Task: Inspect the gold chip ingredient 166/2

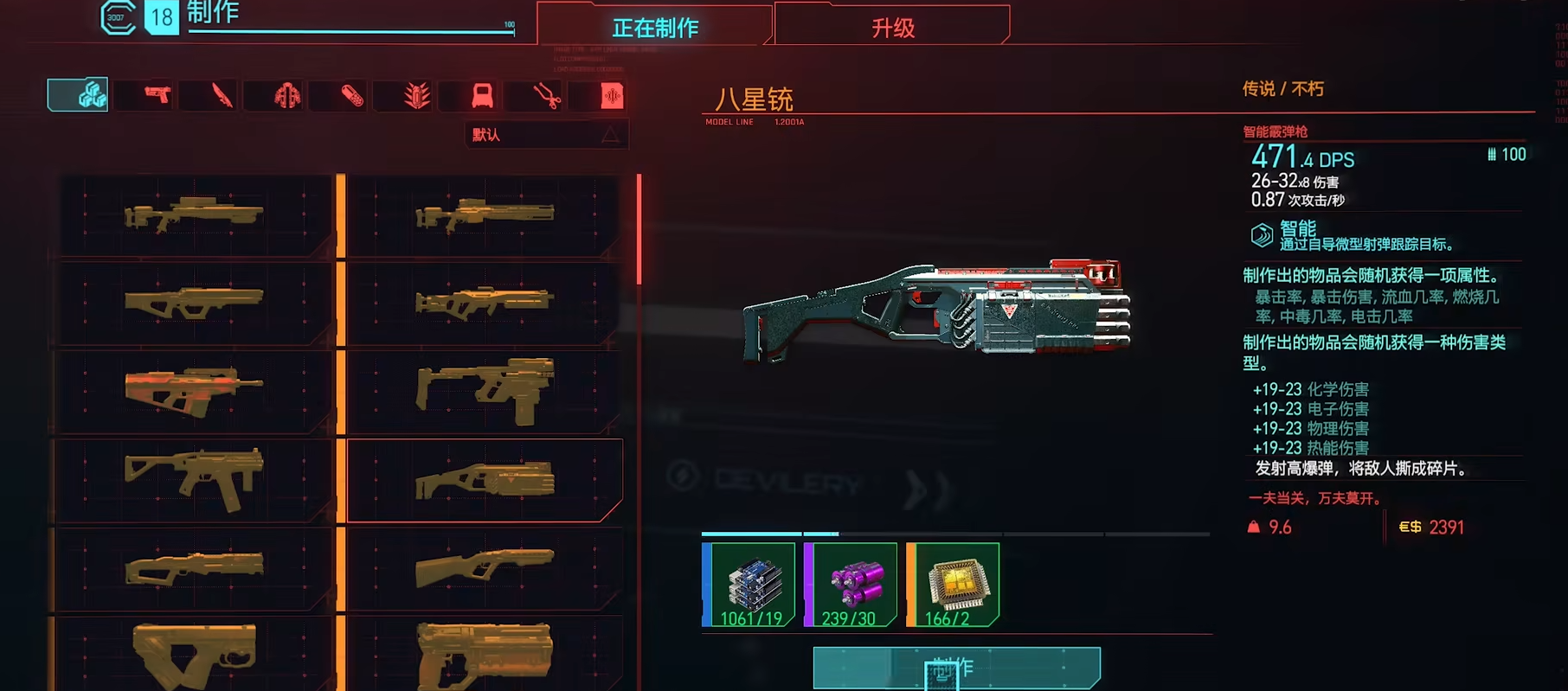Action: 954,585
